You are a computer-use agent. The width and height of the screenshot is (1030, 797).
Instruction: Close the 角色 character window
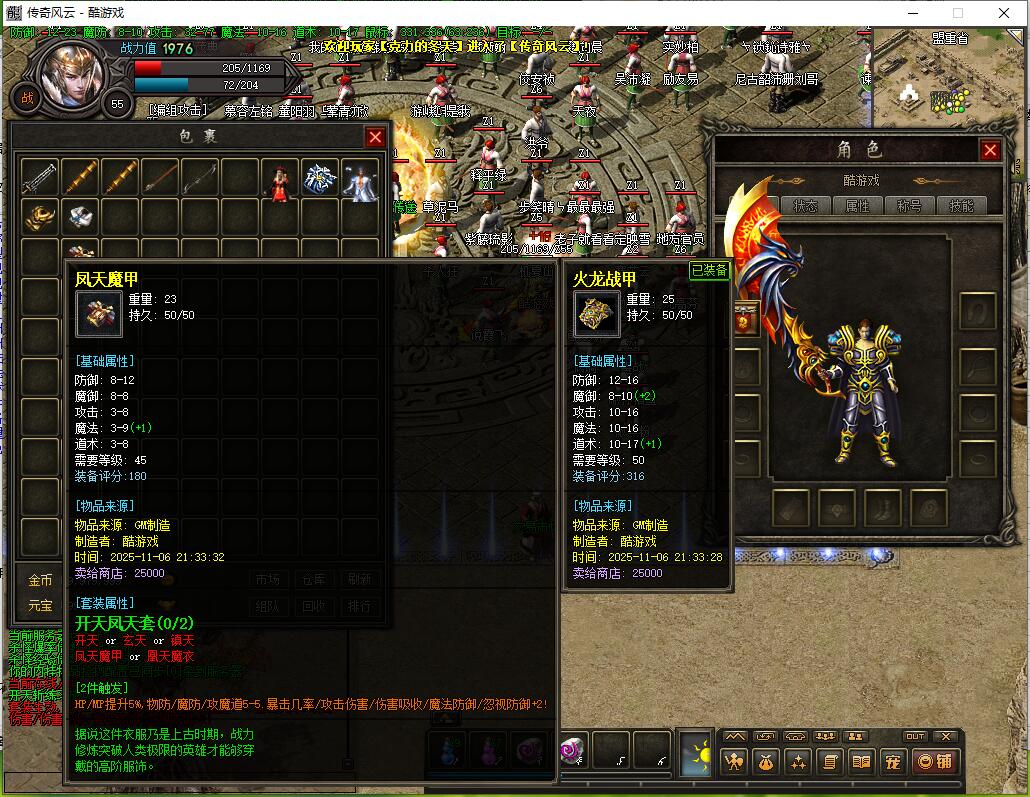coord(990,150)
